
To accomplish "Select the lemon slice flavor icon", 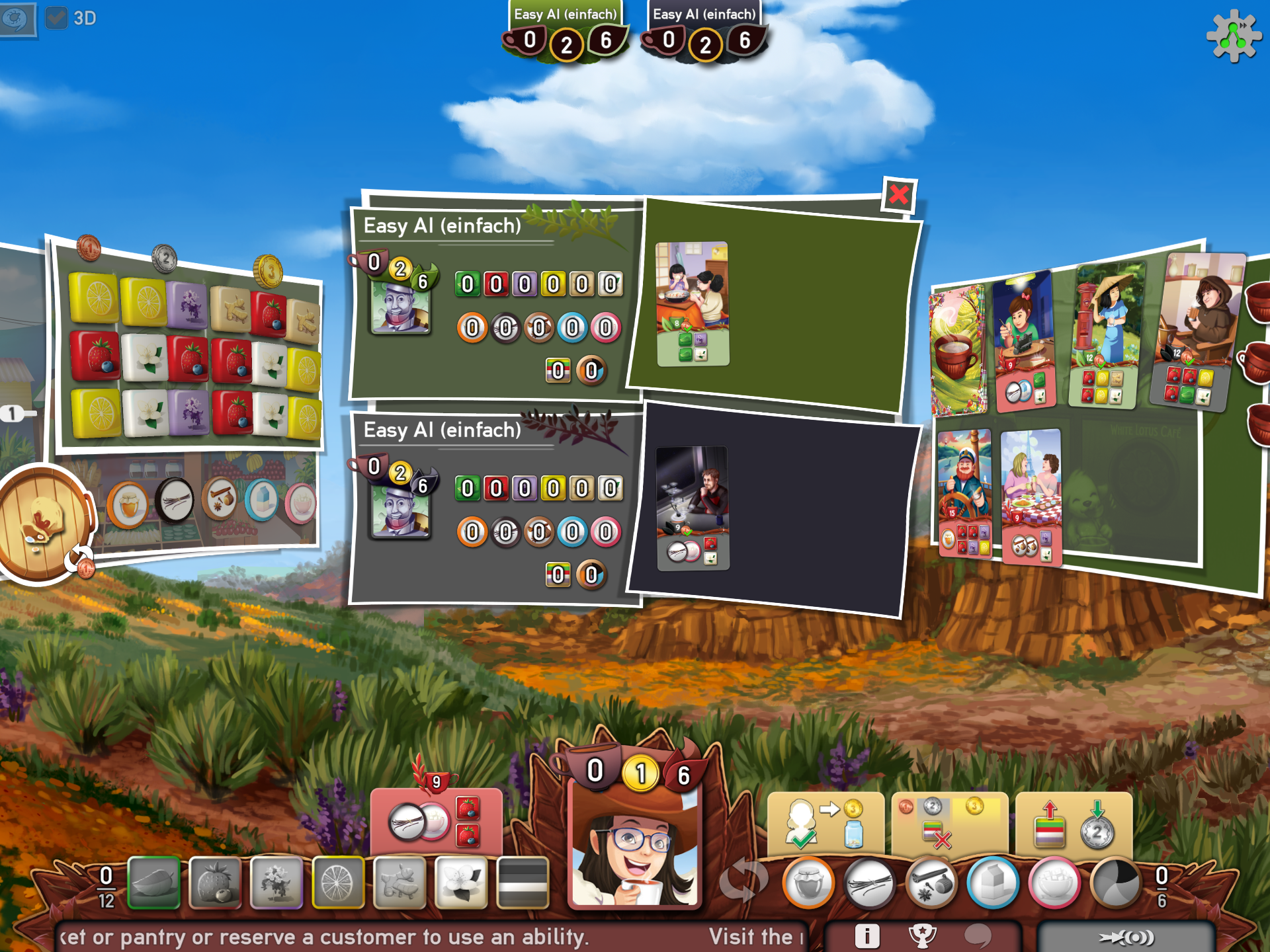I will click(337, 883).
